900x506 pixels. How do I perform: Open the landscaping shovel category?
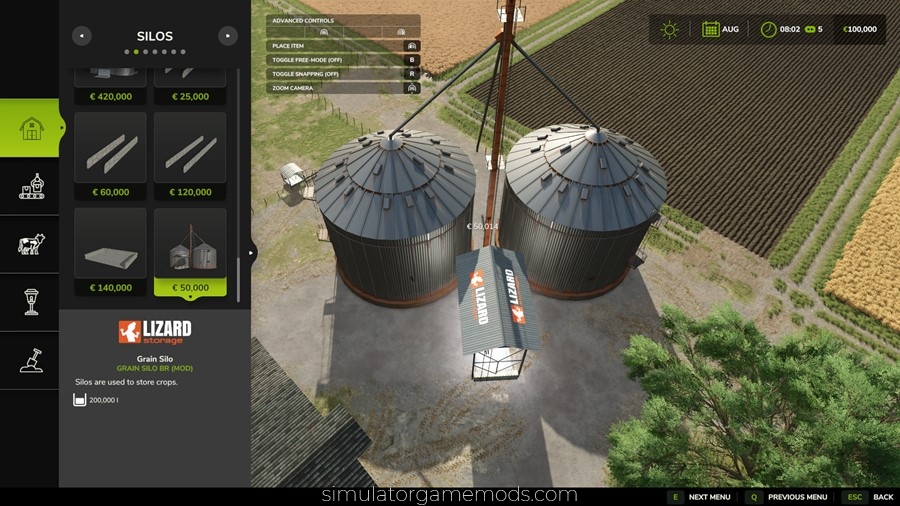coord(31,360)
